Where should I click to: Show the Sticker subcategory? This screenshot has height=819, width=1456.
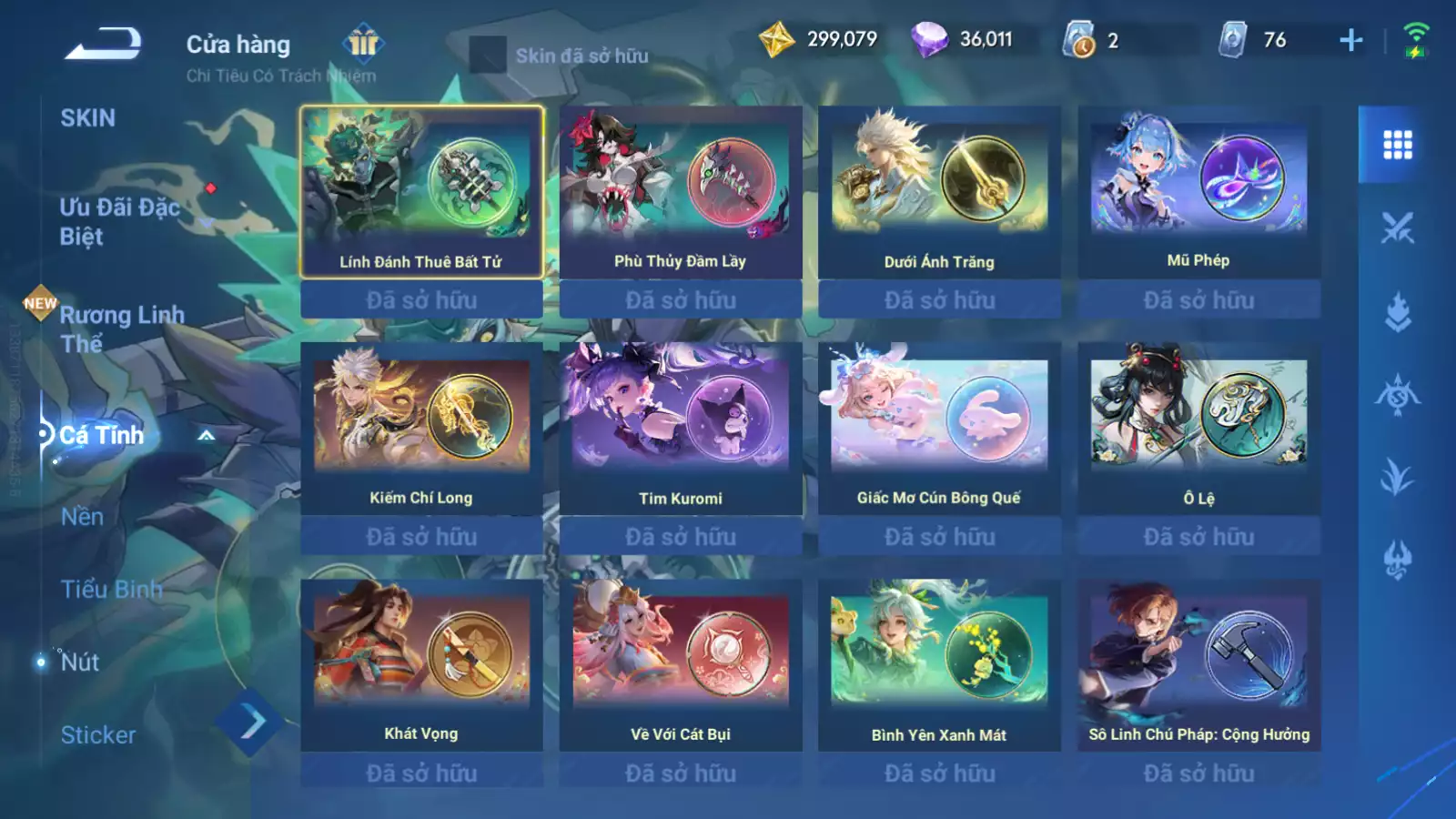pos(98,735)
